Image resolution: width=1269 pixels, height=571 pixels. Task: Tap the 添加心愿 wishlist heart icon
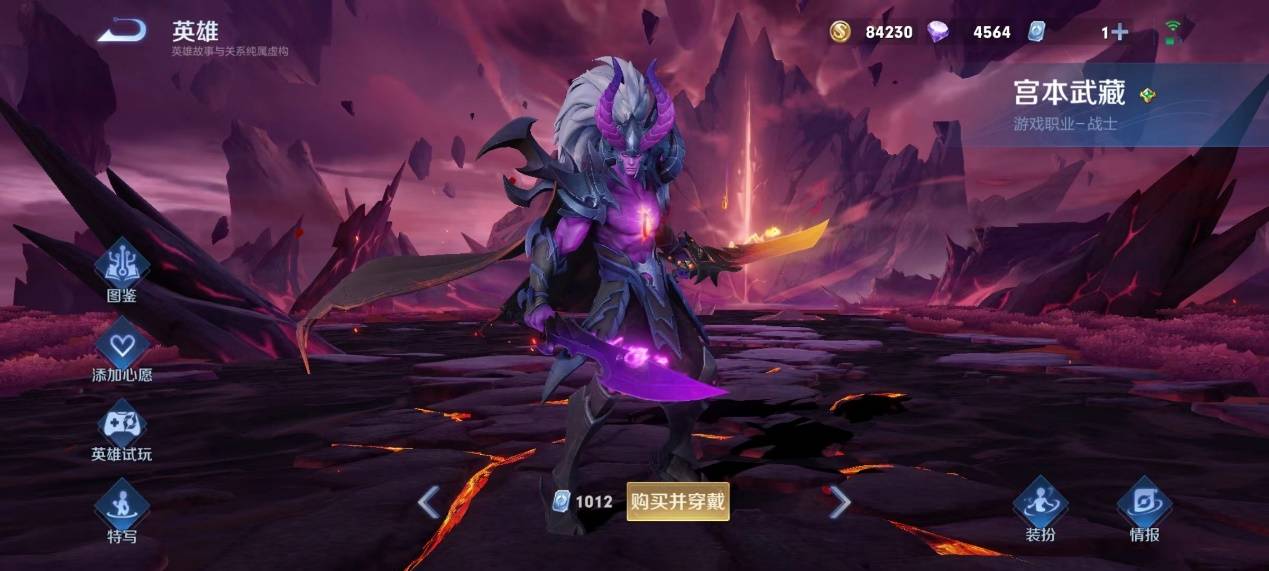coord(122,346)
